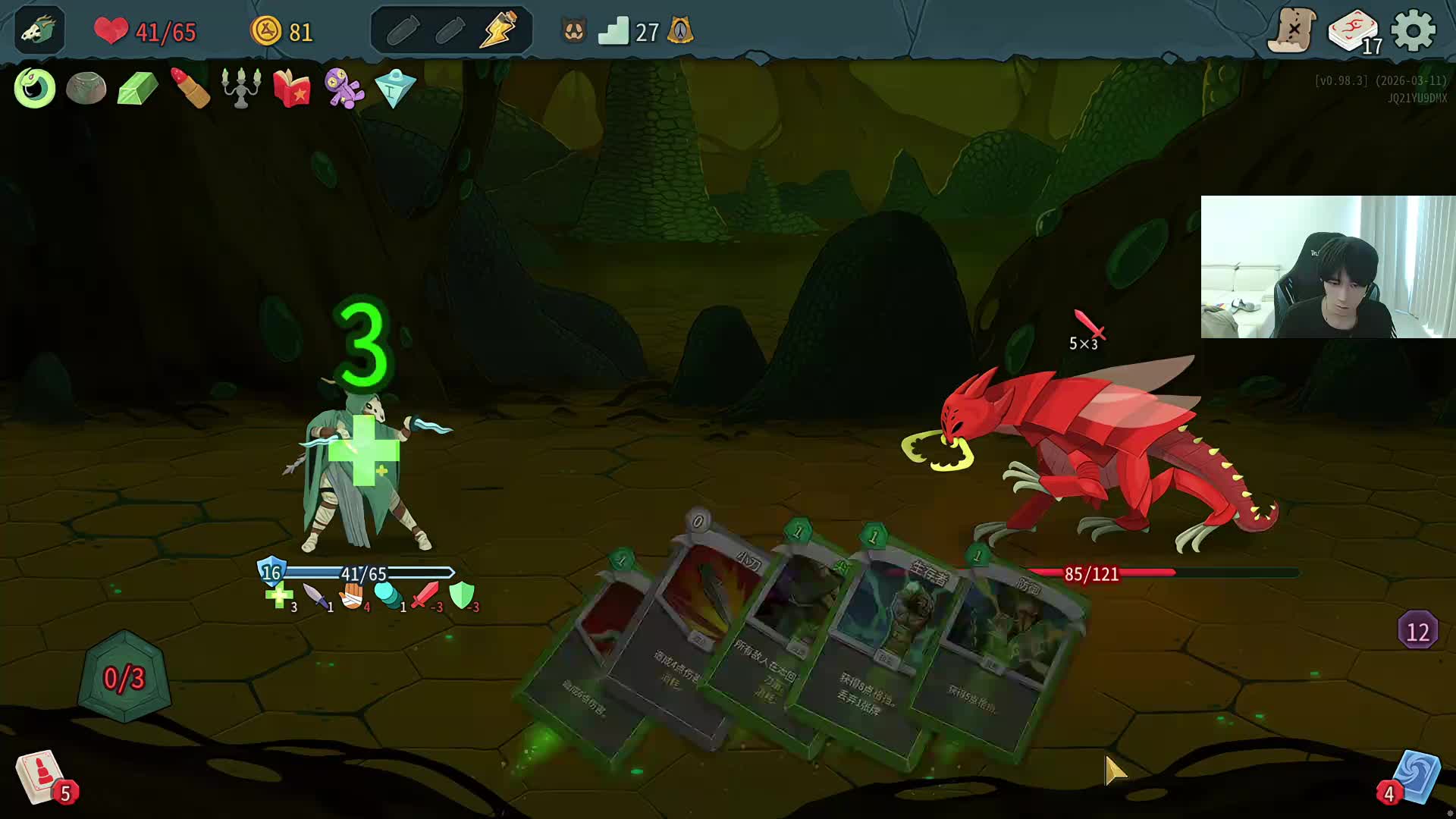Inspect the green bar relic
This screenshot has height=819, width=1456.
(137, 88)
